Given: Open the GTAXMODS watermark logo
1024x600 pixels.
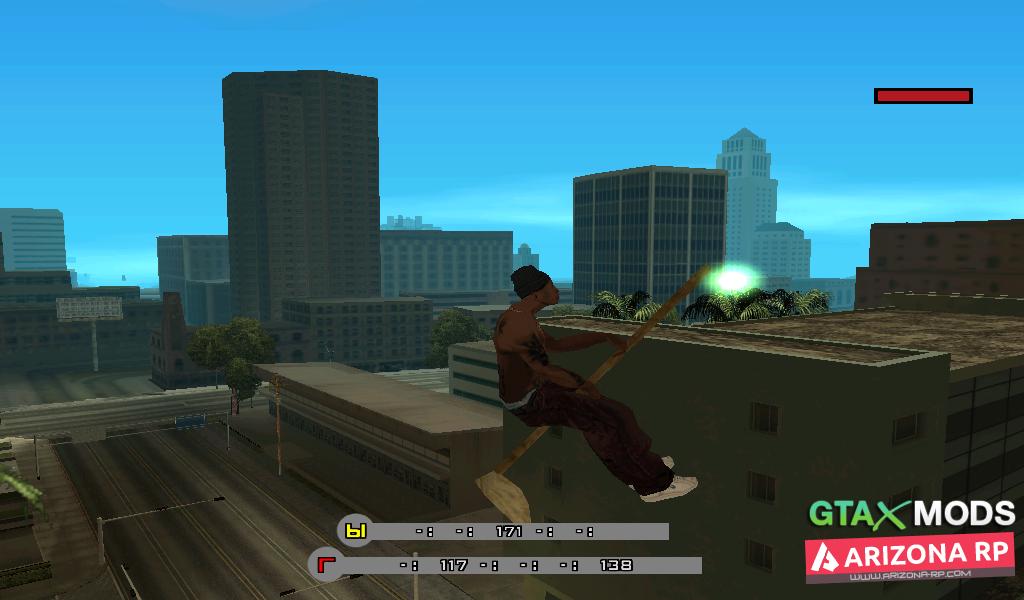Looking at the screenshot, I should 911,513.
